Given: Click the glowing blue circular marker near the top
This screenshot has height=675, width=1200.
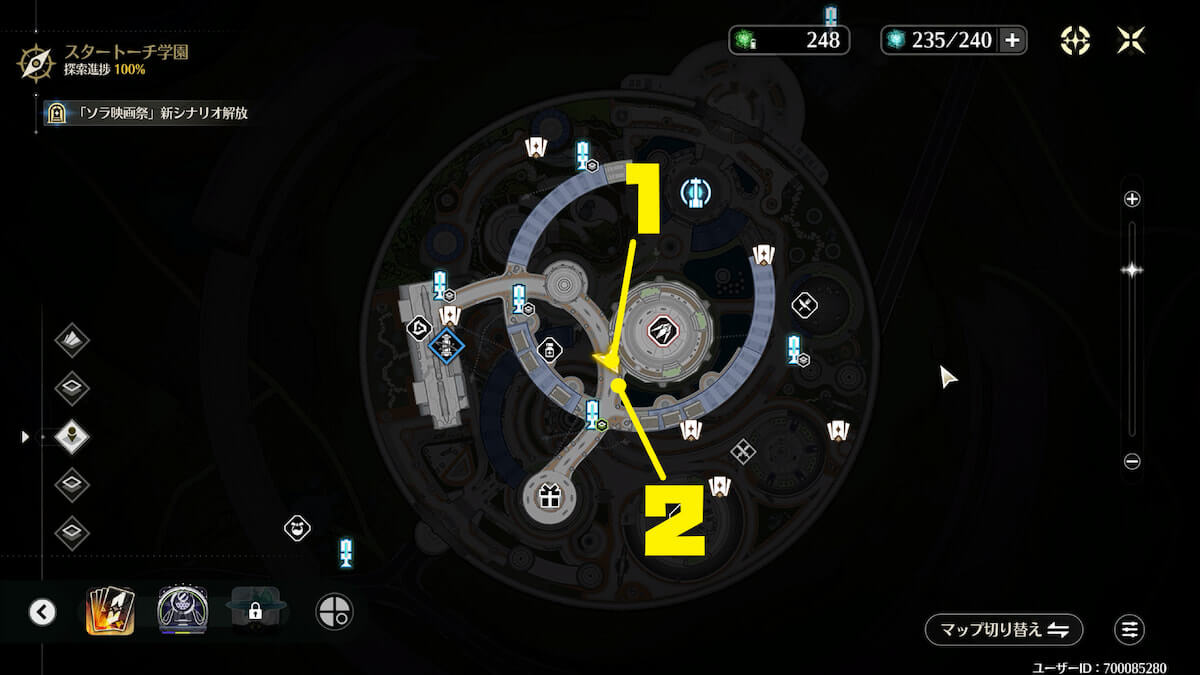Looking at the screenshot, I should [694, 191].
